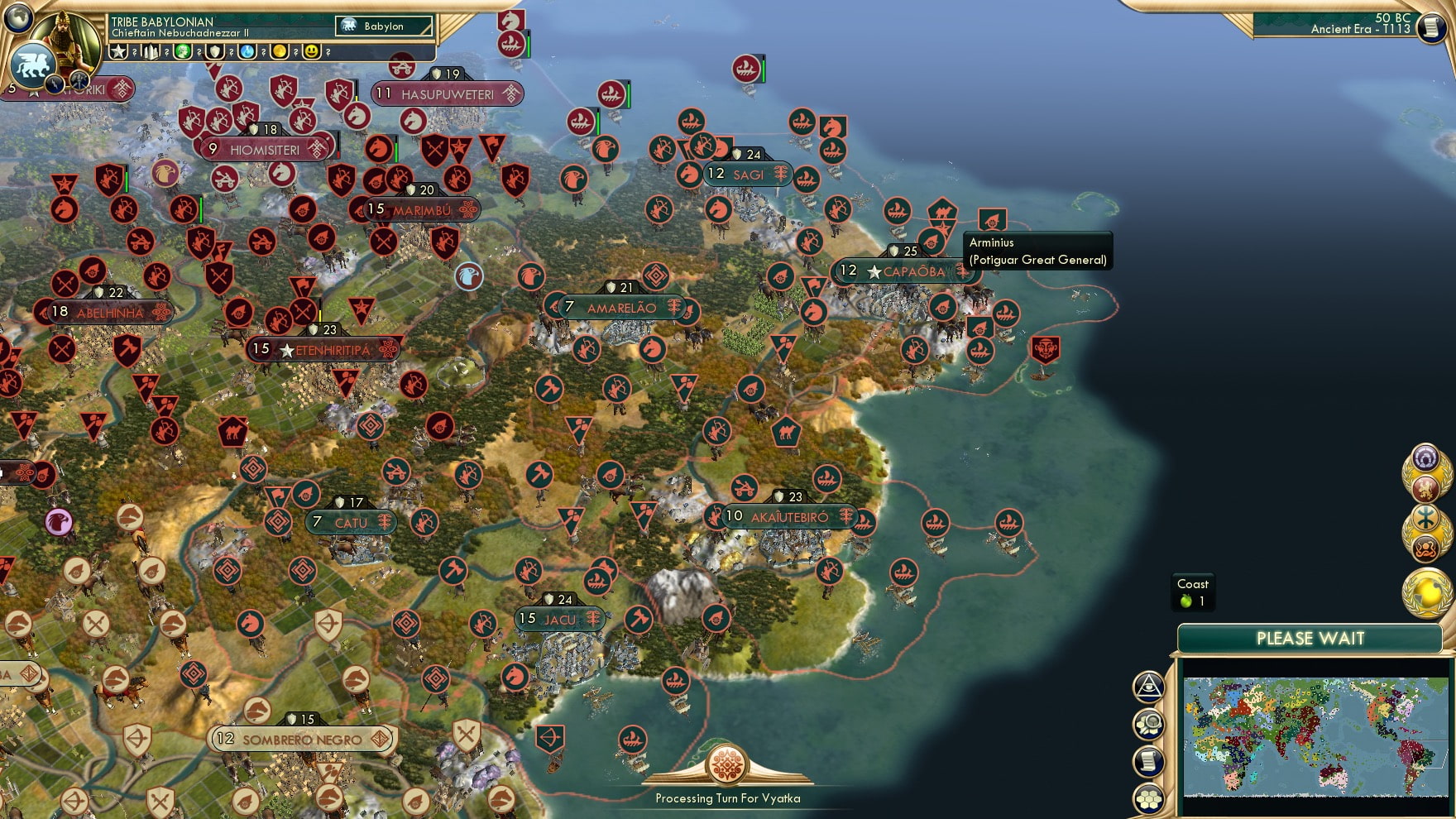
Task: Open Diplomacy via the golden globe button
Action: click(1426, 591)
